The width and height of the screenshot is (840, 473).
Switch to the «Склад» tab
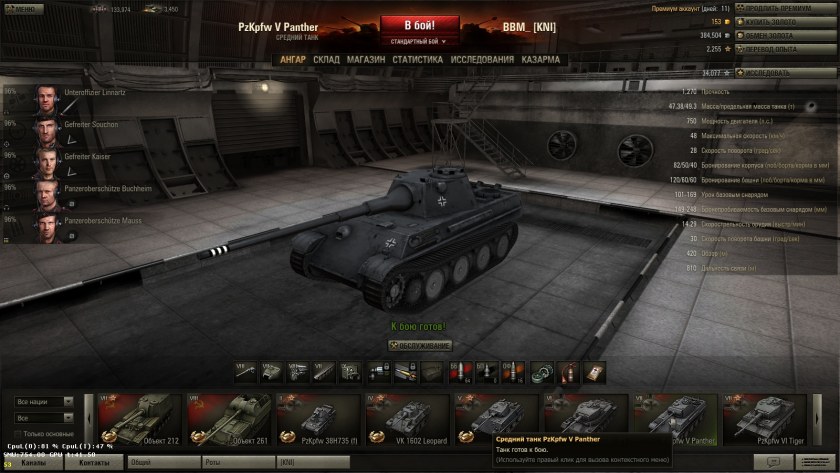pyautogui.click(x=326, y=60)
